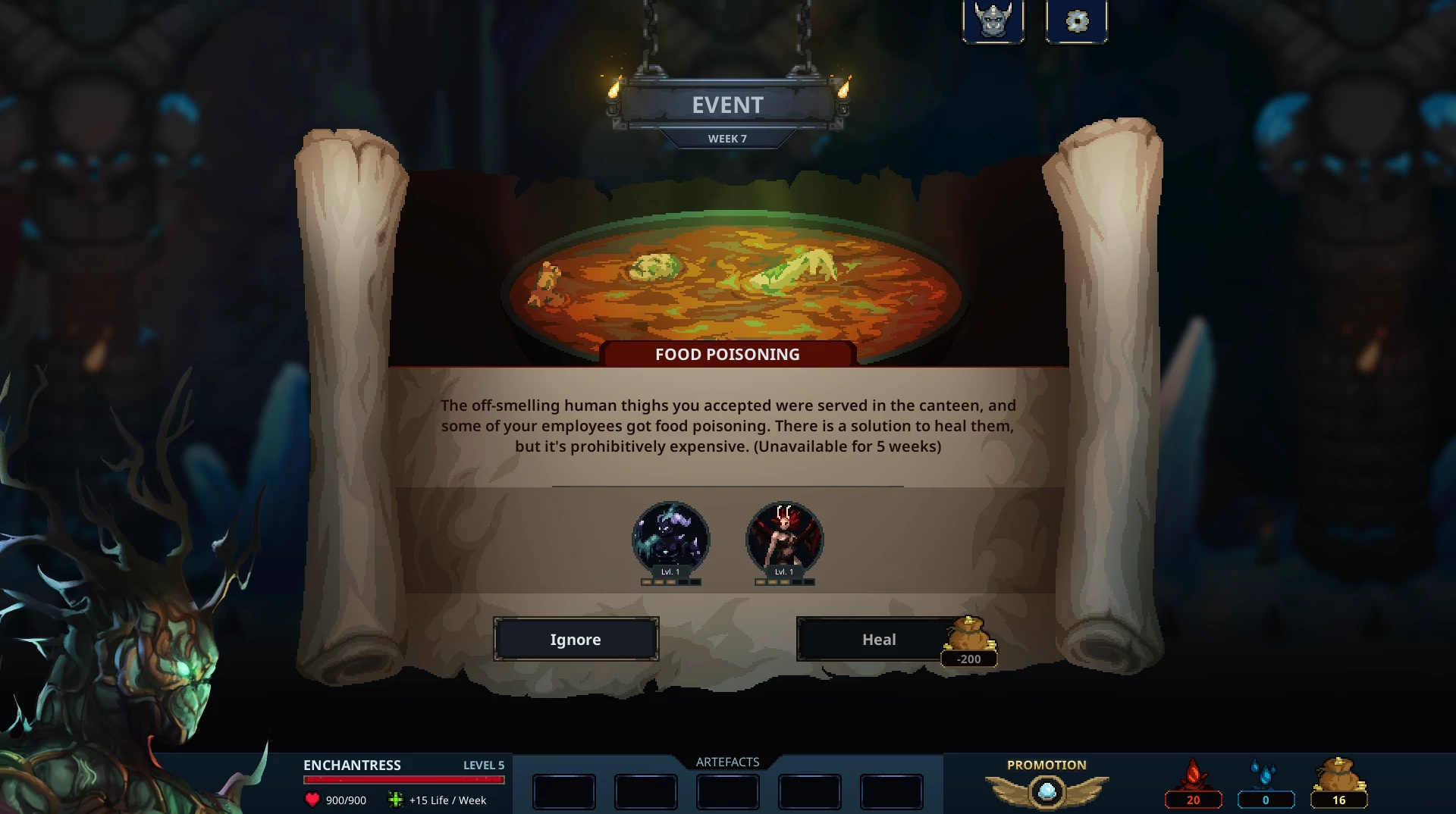Open the gear settings menu
1456x814 pixels.
coord(1076,20)
